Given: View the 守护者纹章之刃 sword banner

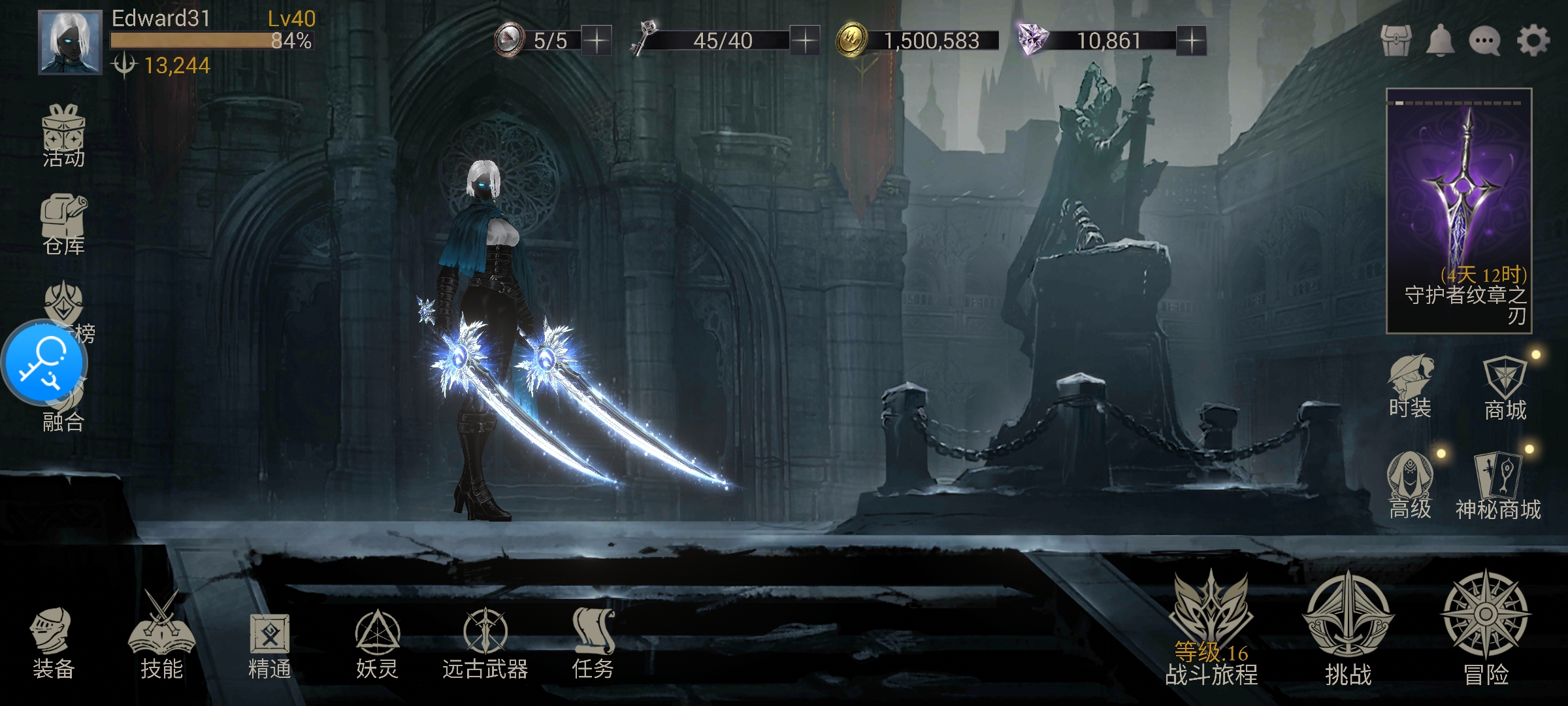Looking at the screenshot, I should [x=1459, y=210].
